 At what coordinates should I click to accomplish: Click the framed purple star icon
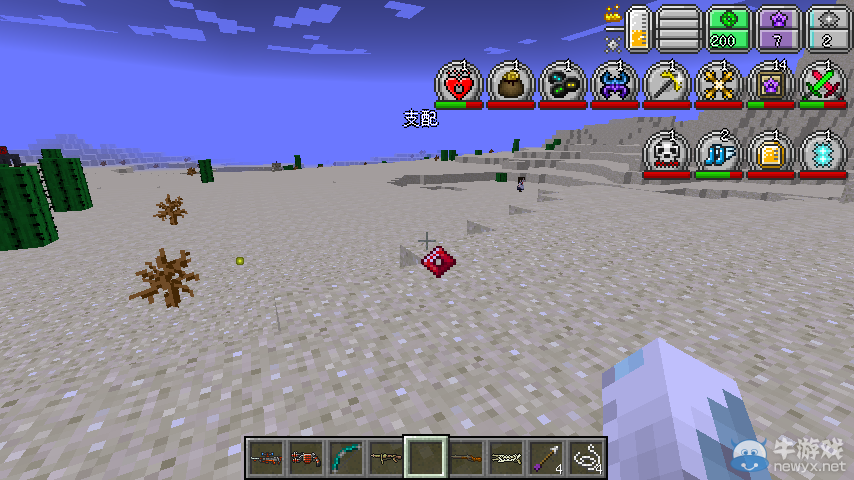[771, 83]
